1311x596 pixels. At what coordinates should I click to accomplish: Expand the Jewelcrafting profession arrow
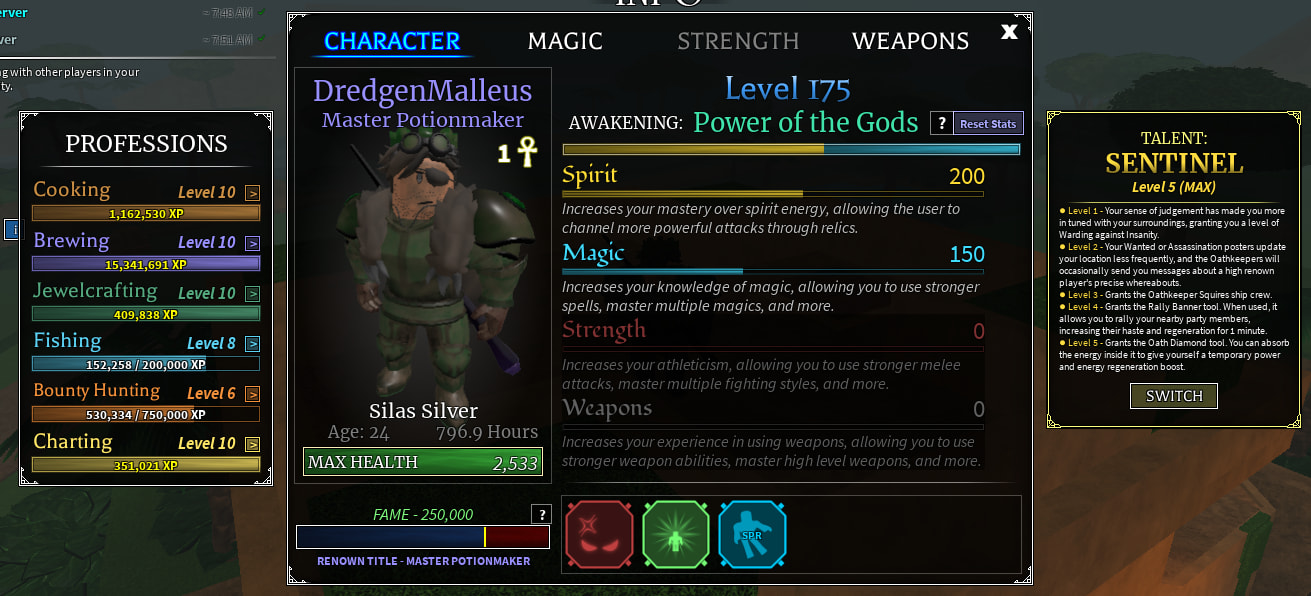click(252, 294)
